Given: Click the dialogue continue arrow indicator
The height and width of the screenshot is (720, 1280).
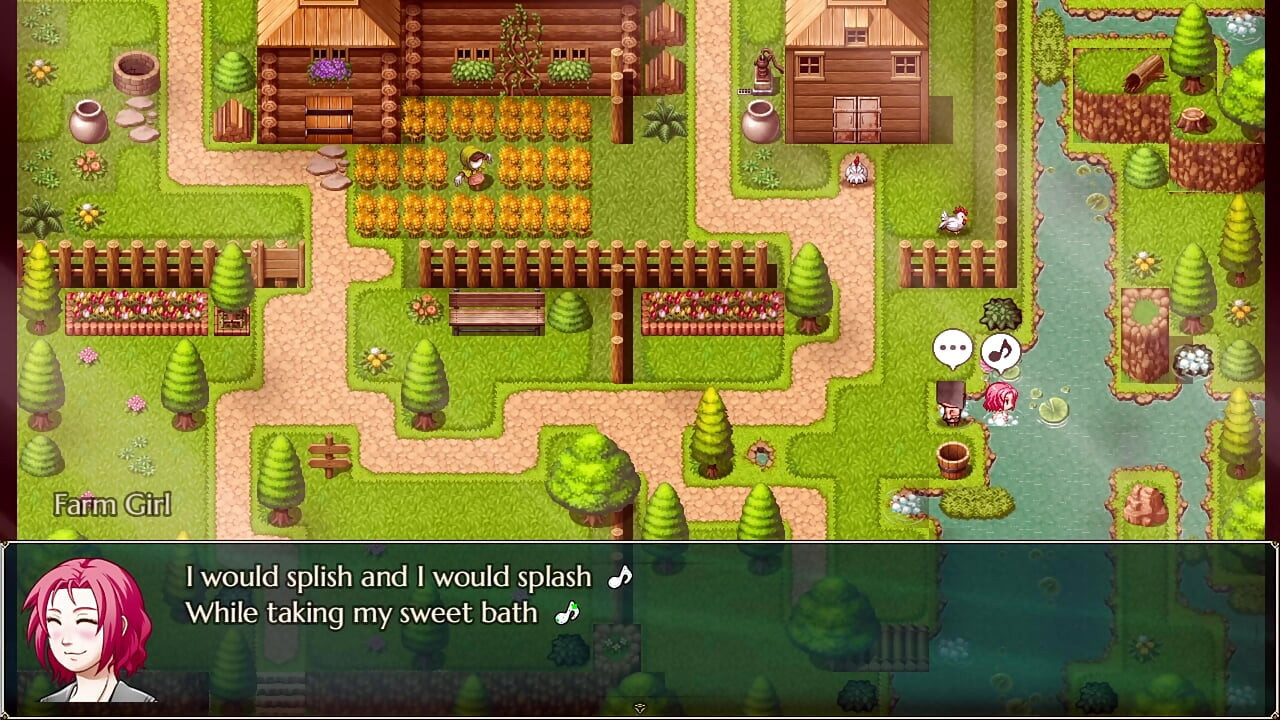Looking at the screenshot, I should click(640, 708).
